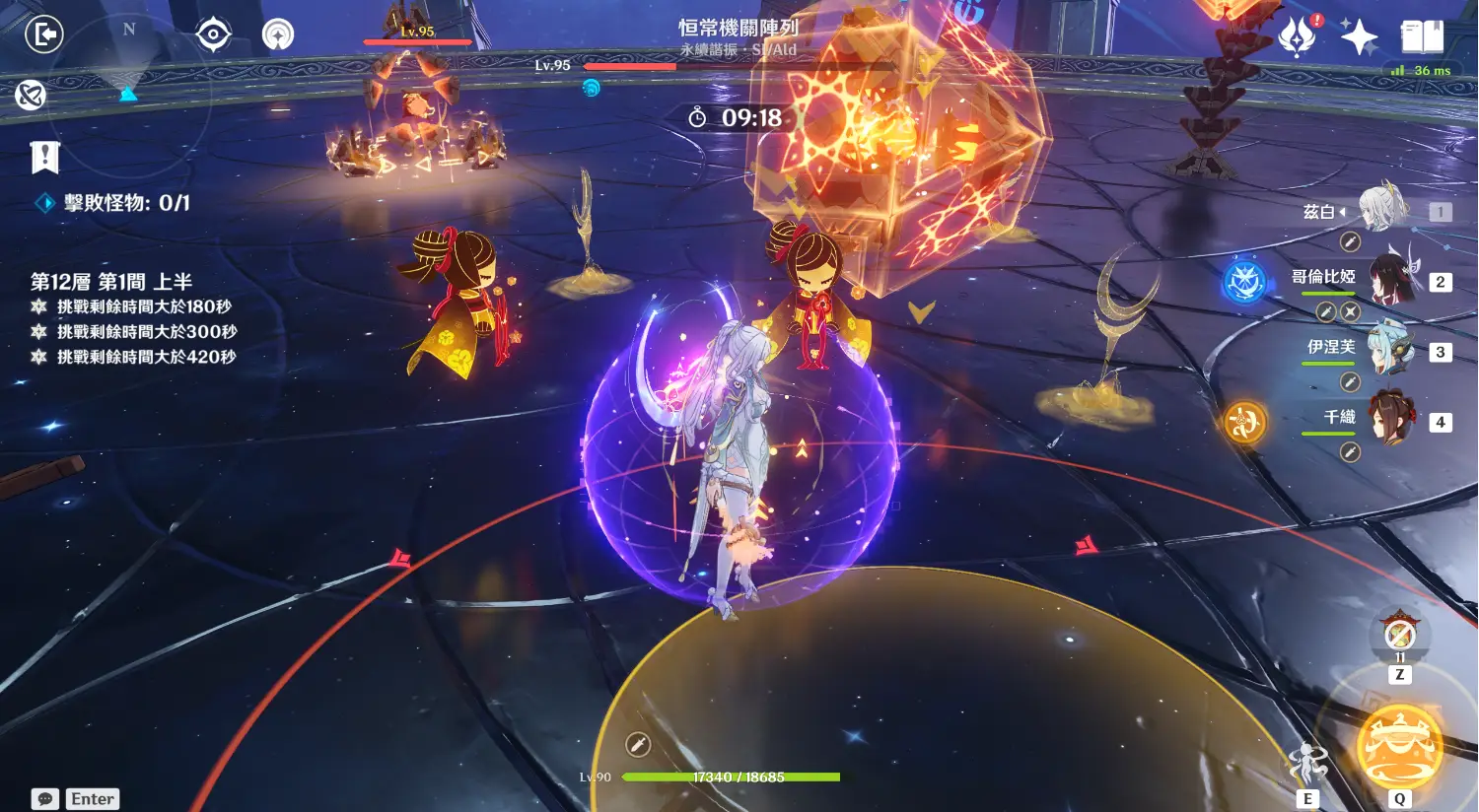Select active character 茲白 in party list

point(1383,209)
